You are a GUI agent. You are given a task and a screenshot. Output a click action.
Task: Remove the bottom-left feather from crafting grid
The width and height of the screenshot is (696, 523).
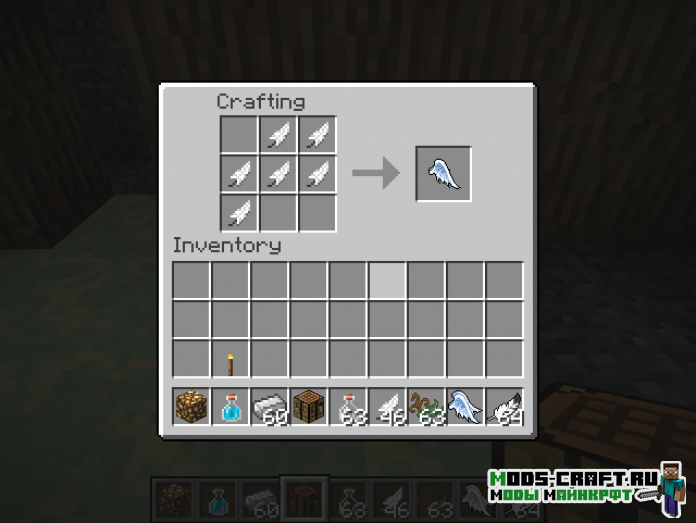point(238,213)
